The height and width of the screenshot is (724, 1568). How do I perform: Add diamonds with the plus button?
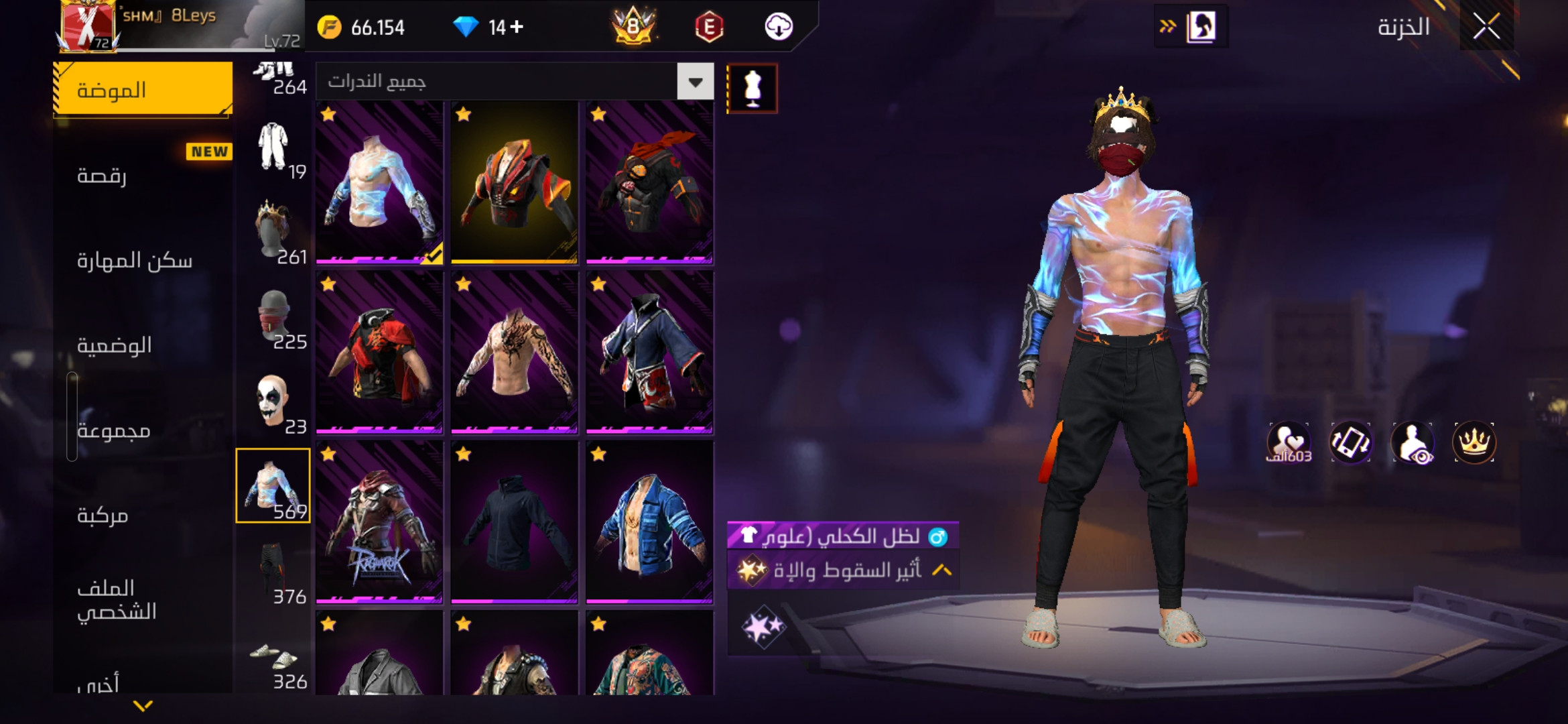(x=517, y=27)
